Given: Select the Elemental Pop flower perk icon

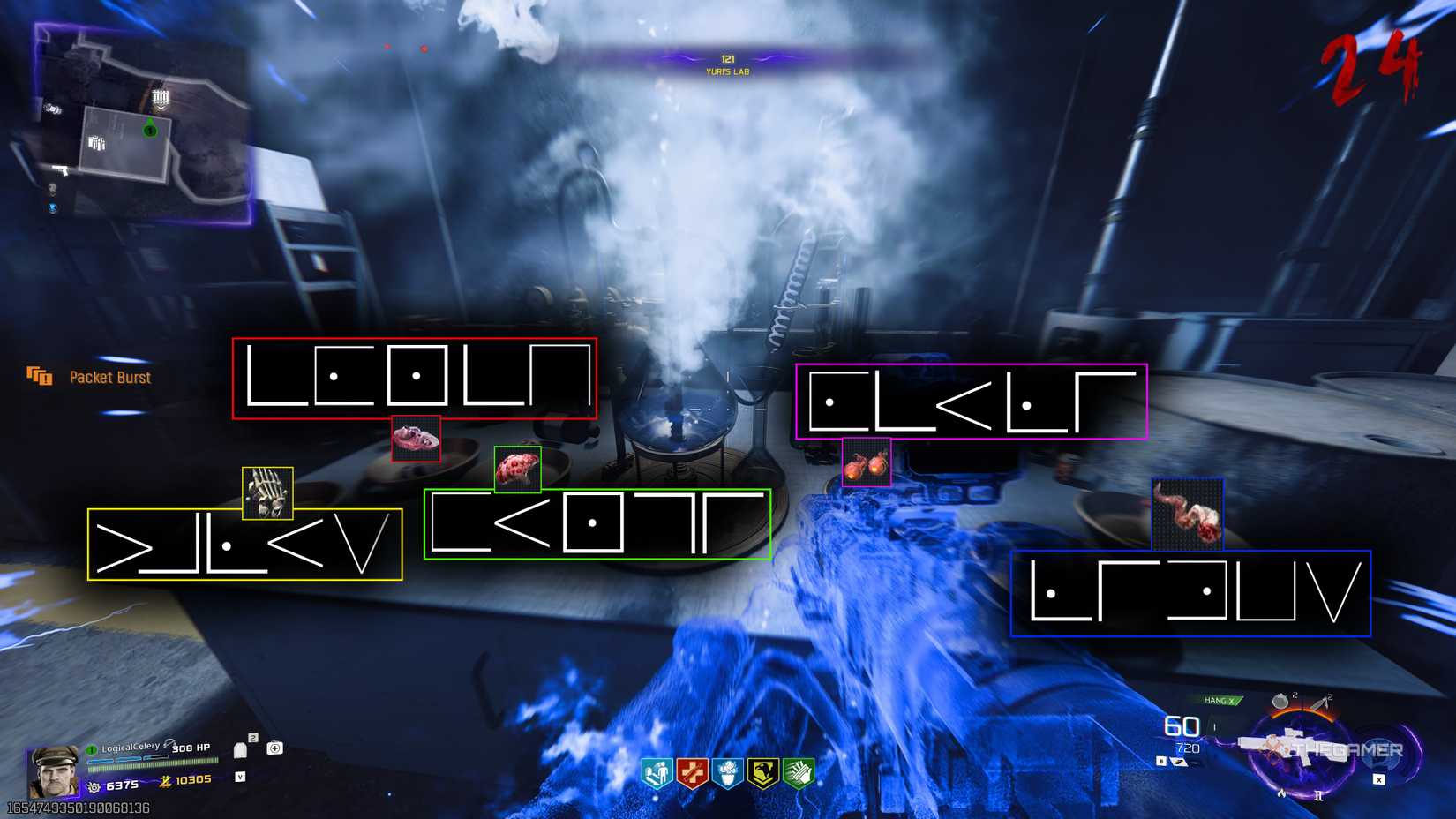Looking at the screenshot, I should point(728,771).
